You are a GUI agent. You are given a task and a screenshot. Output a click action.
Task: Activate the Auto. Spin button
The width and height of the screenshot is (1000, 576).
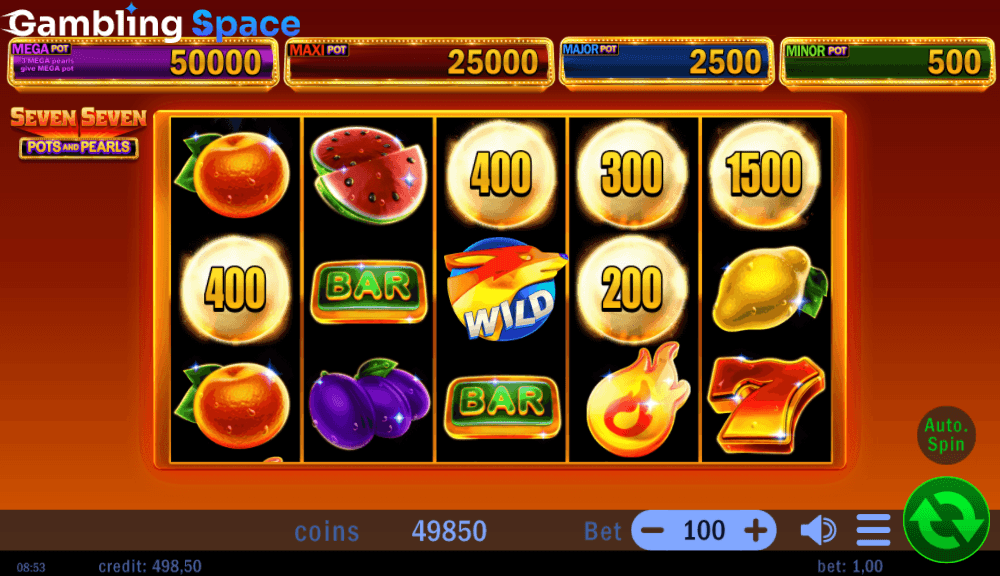click(945, 435)
